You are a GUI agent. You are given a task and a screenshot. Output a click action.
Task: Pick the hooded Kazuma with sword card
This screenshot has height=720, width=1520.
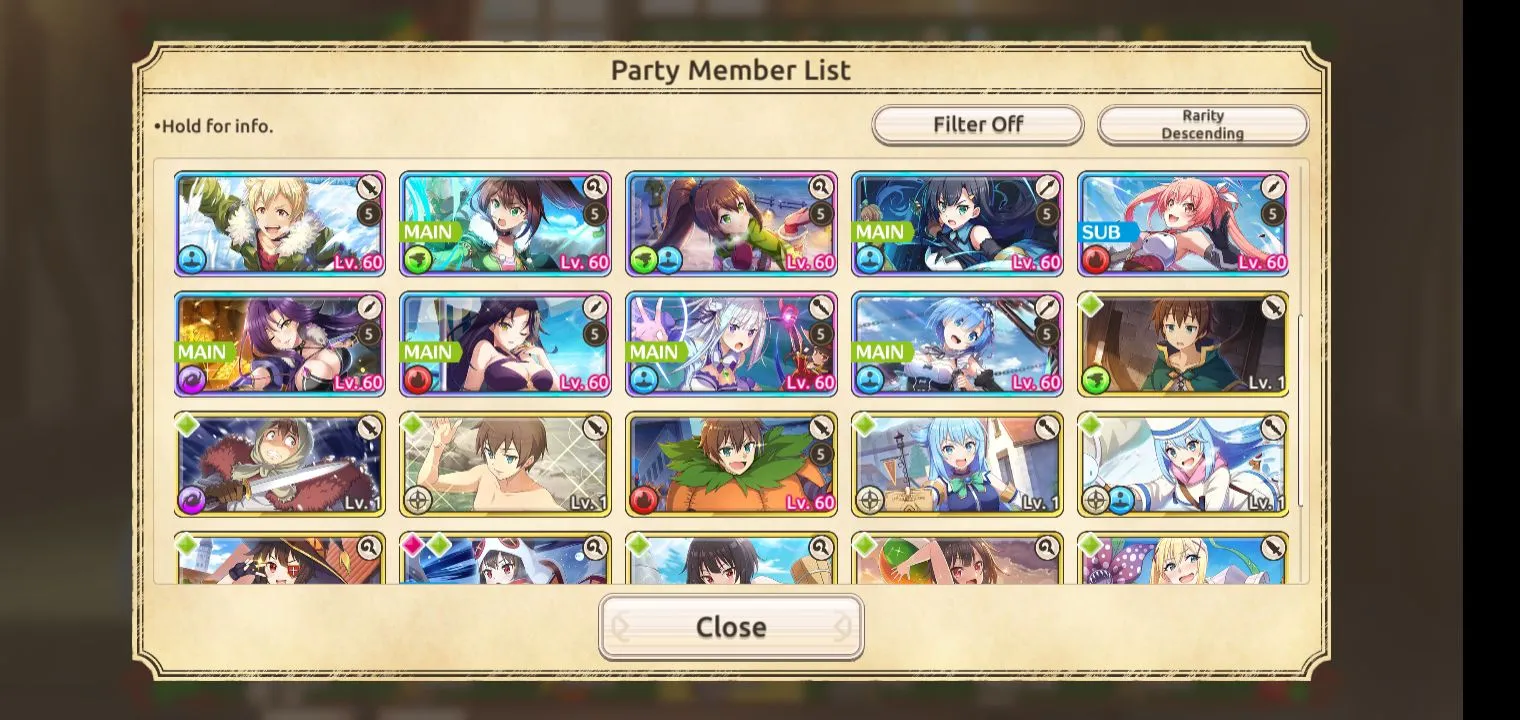tap(280, 465)
